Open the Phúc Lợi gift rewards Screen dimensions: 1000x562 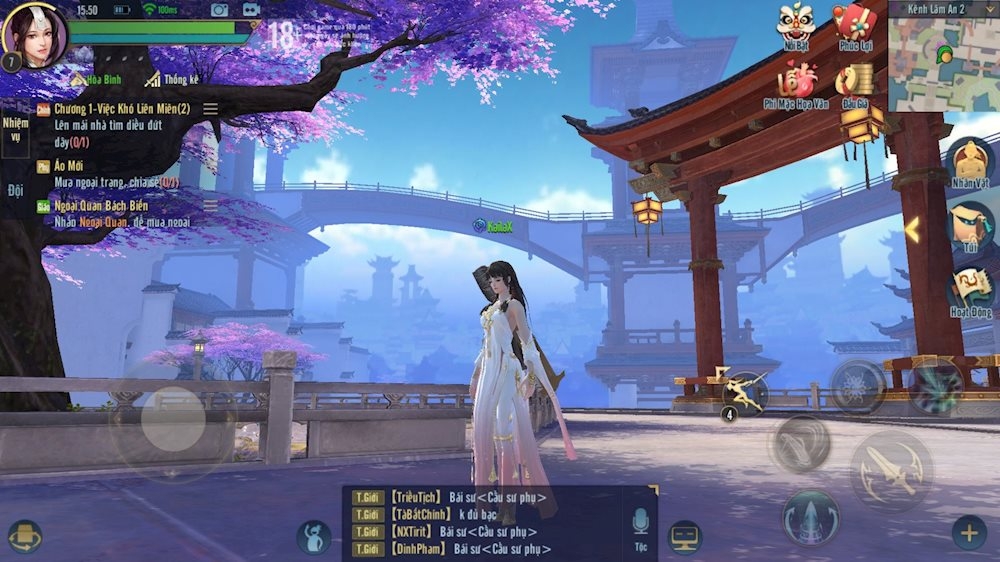click(x=856, y=24)
